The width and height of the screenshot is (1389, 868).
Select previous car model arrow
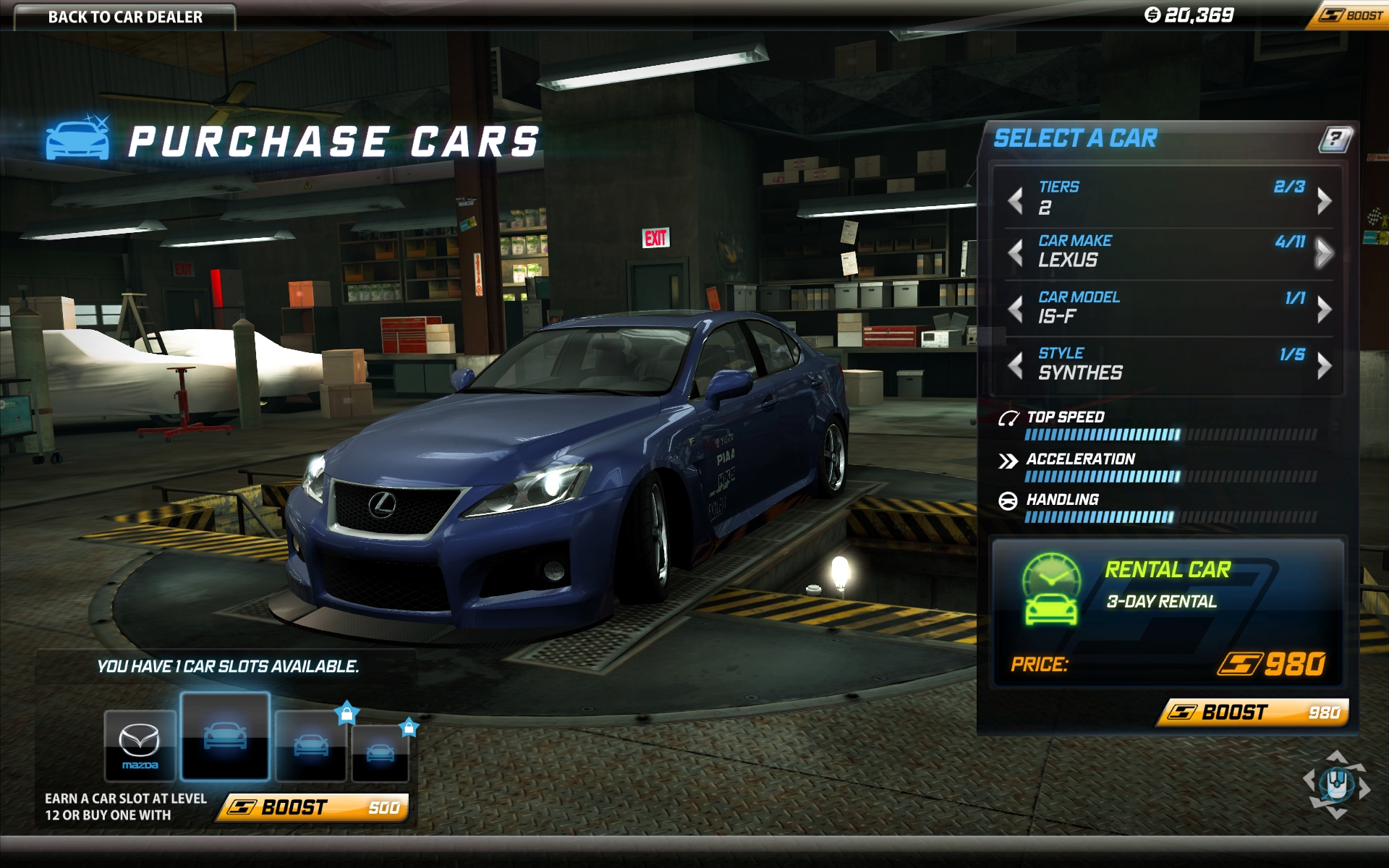coord(1016,309)
